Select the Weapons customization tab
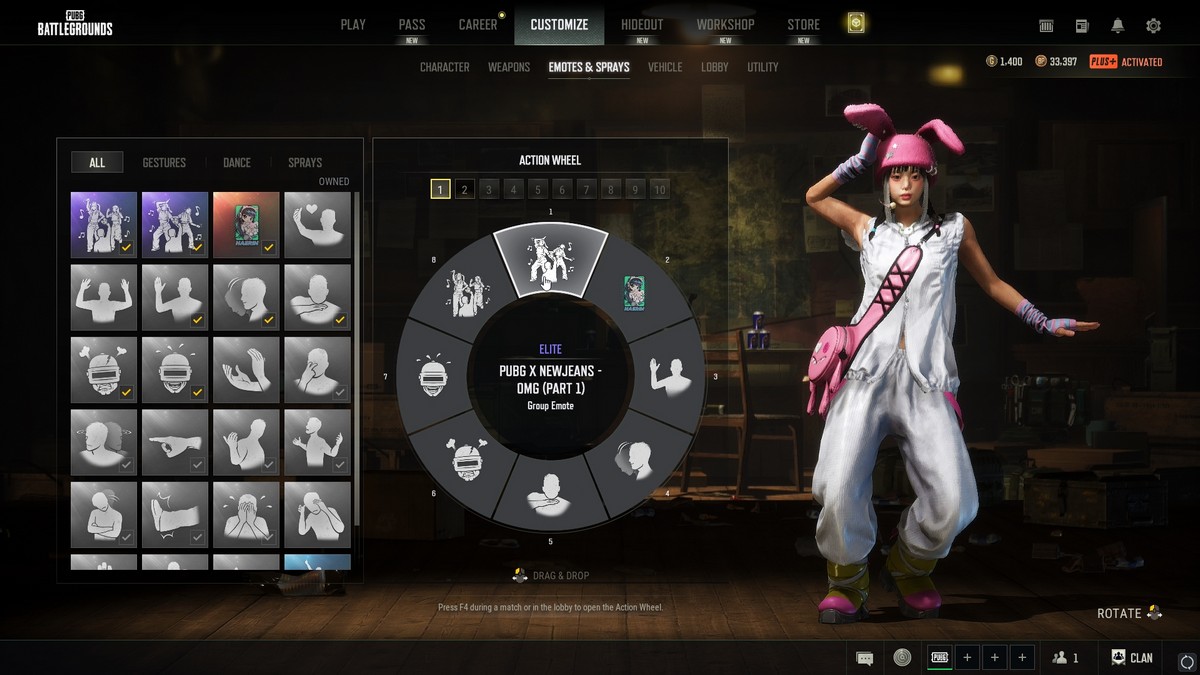Image resolution: width=1200 pixels, height=675 pixels. [509, 67]
